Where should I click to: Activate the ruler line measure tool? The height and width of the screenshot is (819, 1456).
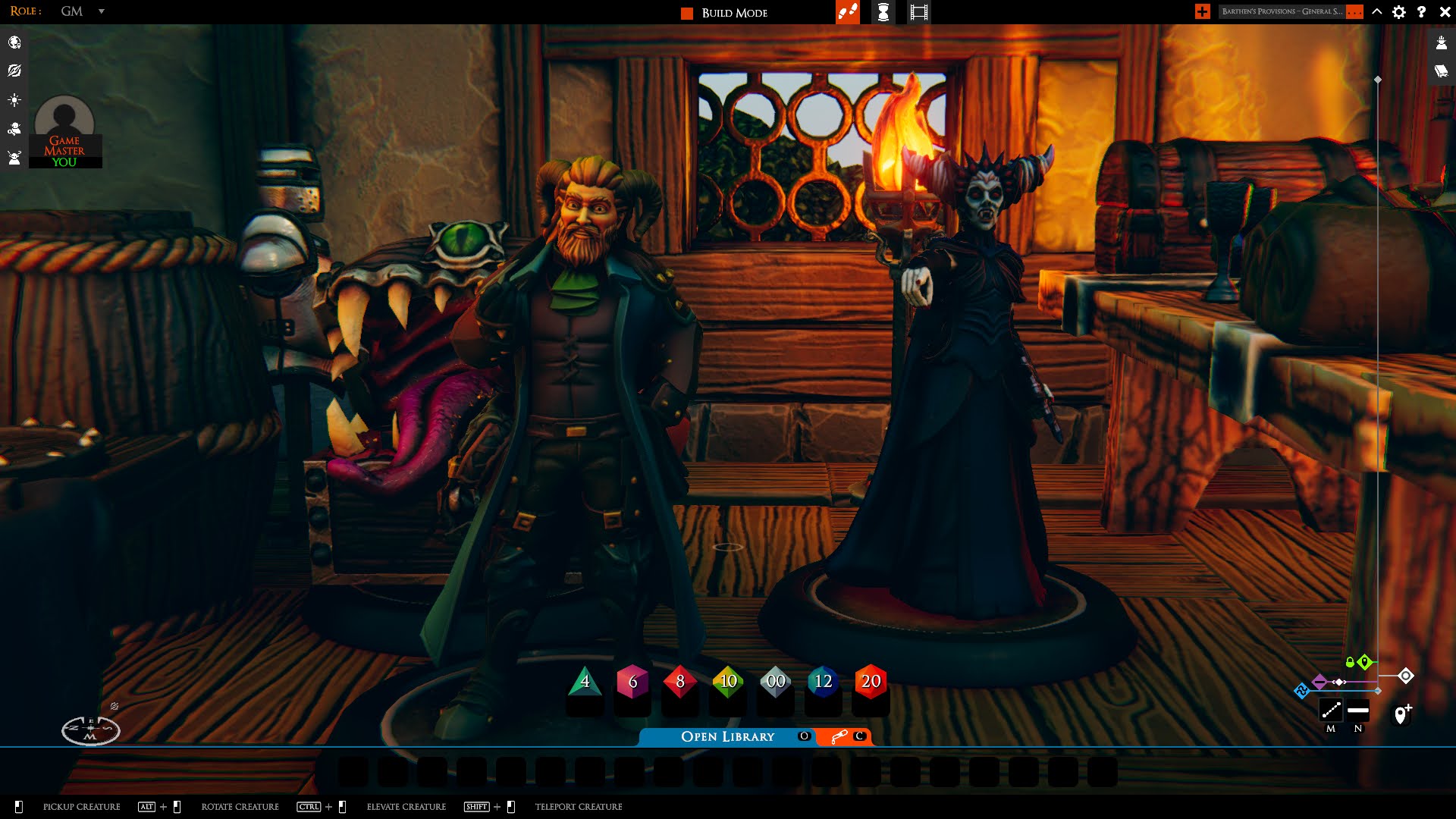(x=1331, y=711)
